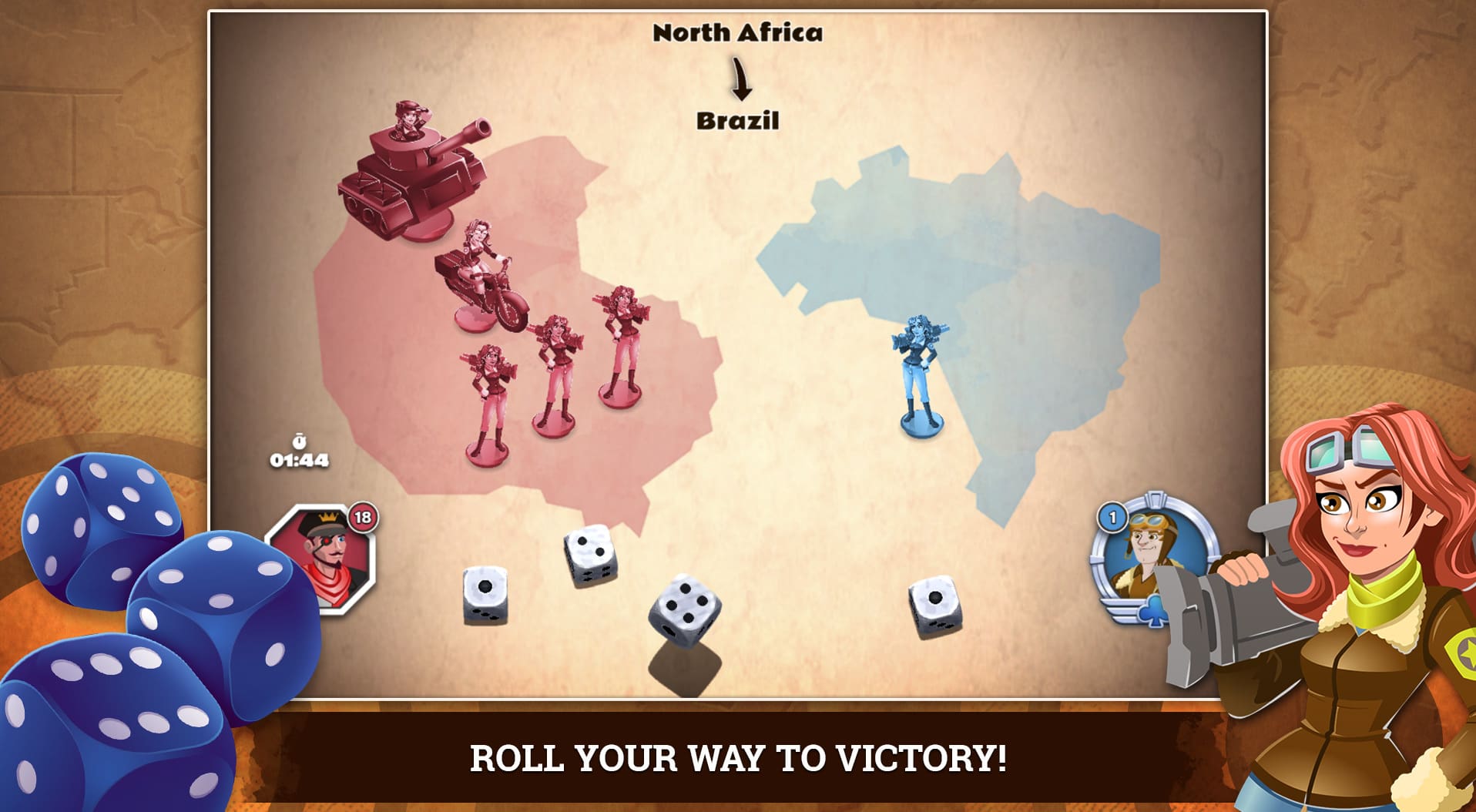The image size is (1476, 812).
Task: Expand details on the North Africa territory label
Action: pyautogui.click(x=739, y=34)
